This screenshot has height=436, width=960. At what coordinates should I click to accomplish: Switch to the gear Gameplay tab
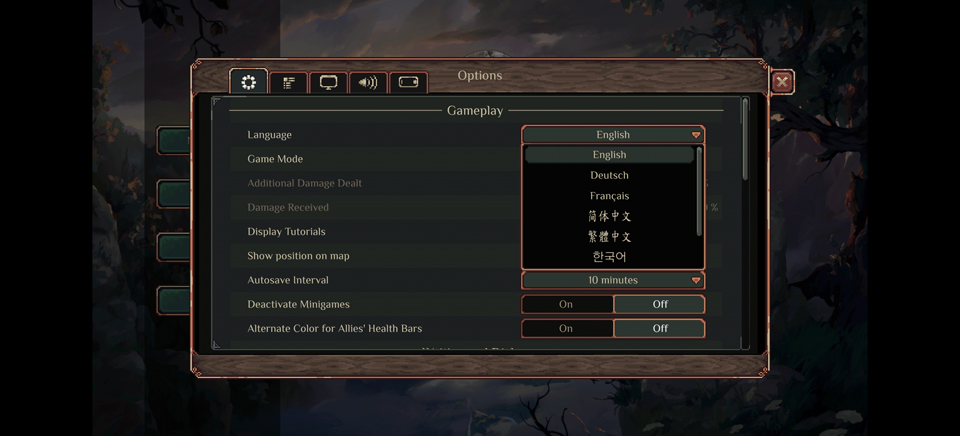pos(249,82)
